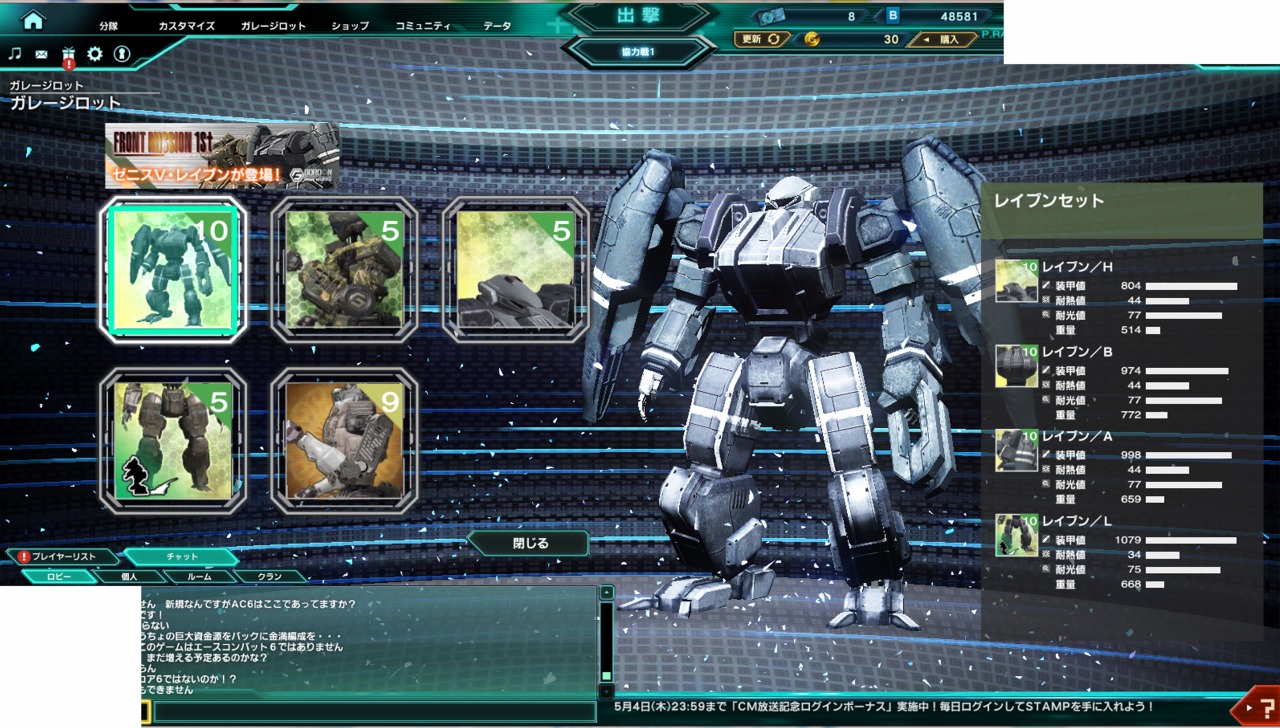Open the mail envelope icon

[x=41, y=54]
